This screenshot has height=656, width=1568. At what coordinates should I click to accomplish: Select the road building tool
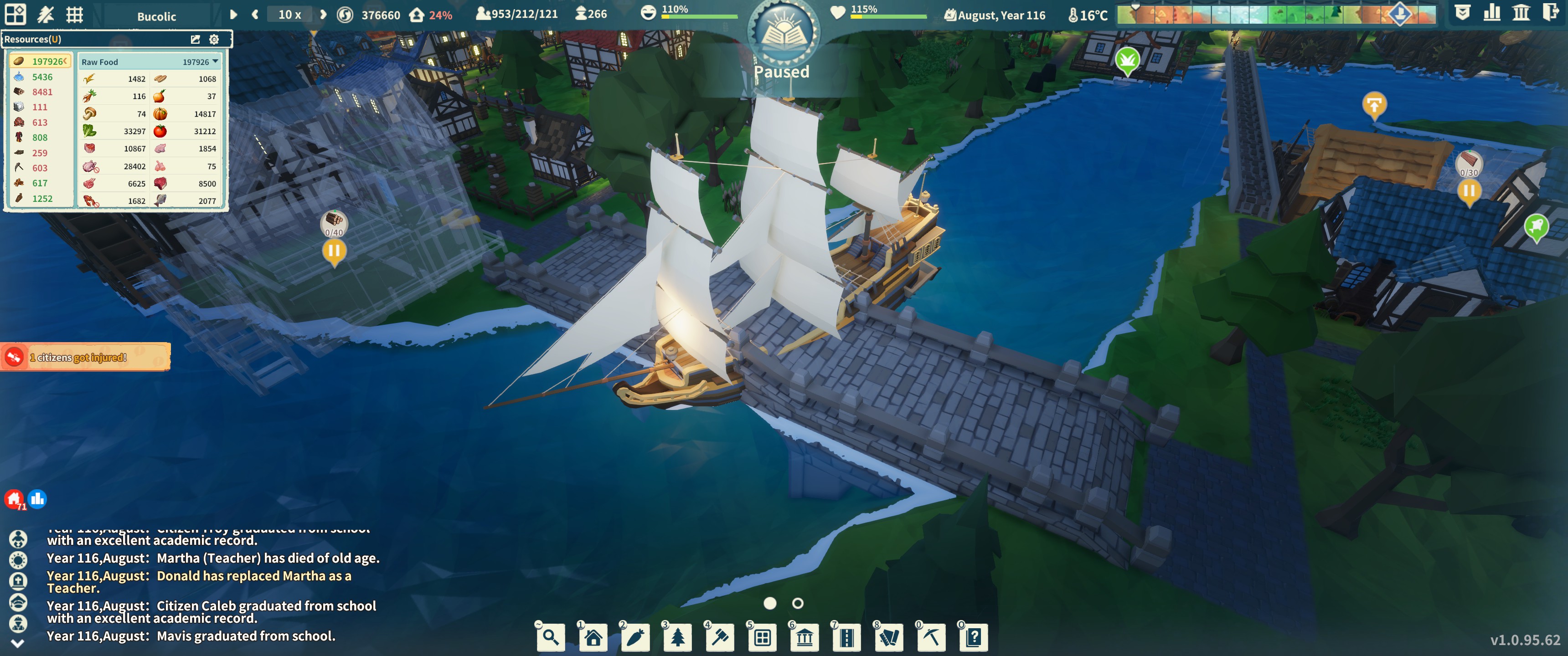coord(847,637)
